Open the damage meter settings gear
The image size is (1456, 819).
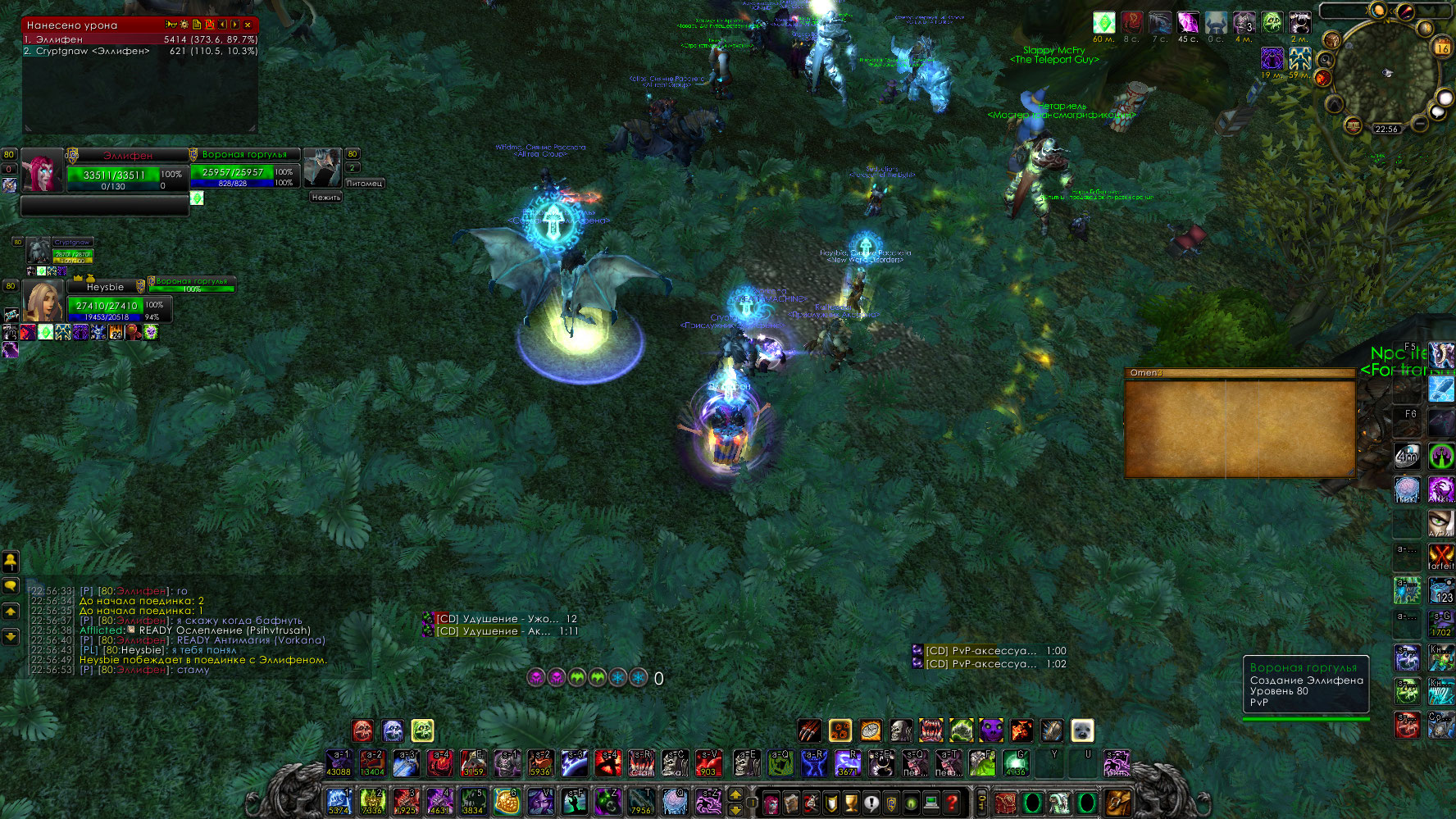(x=184, y=25)
